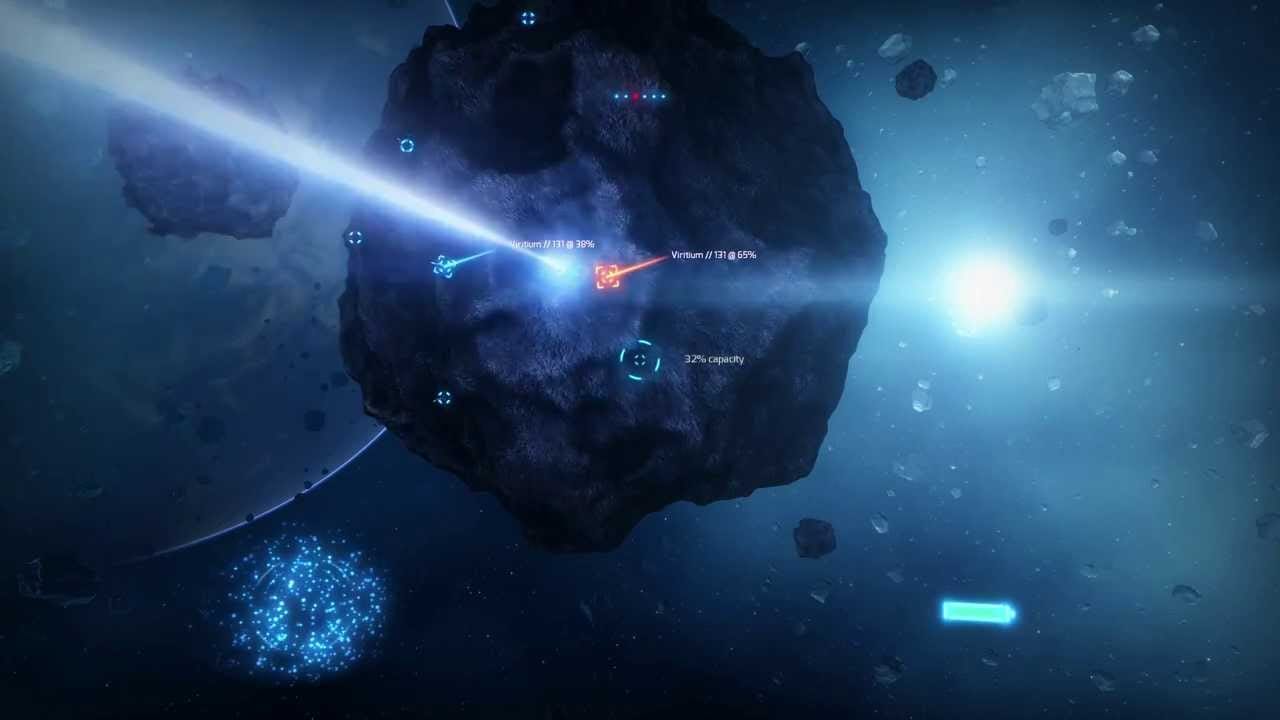Select the blue Viritium 38% node marker

click(x=444, y=266)
